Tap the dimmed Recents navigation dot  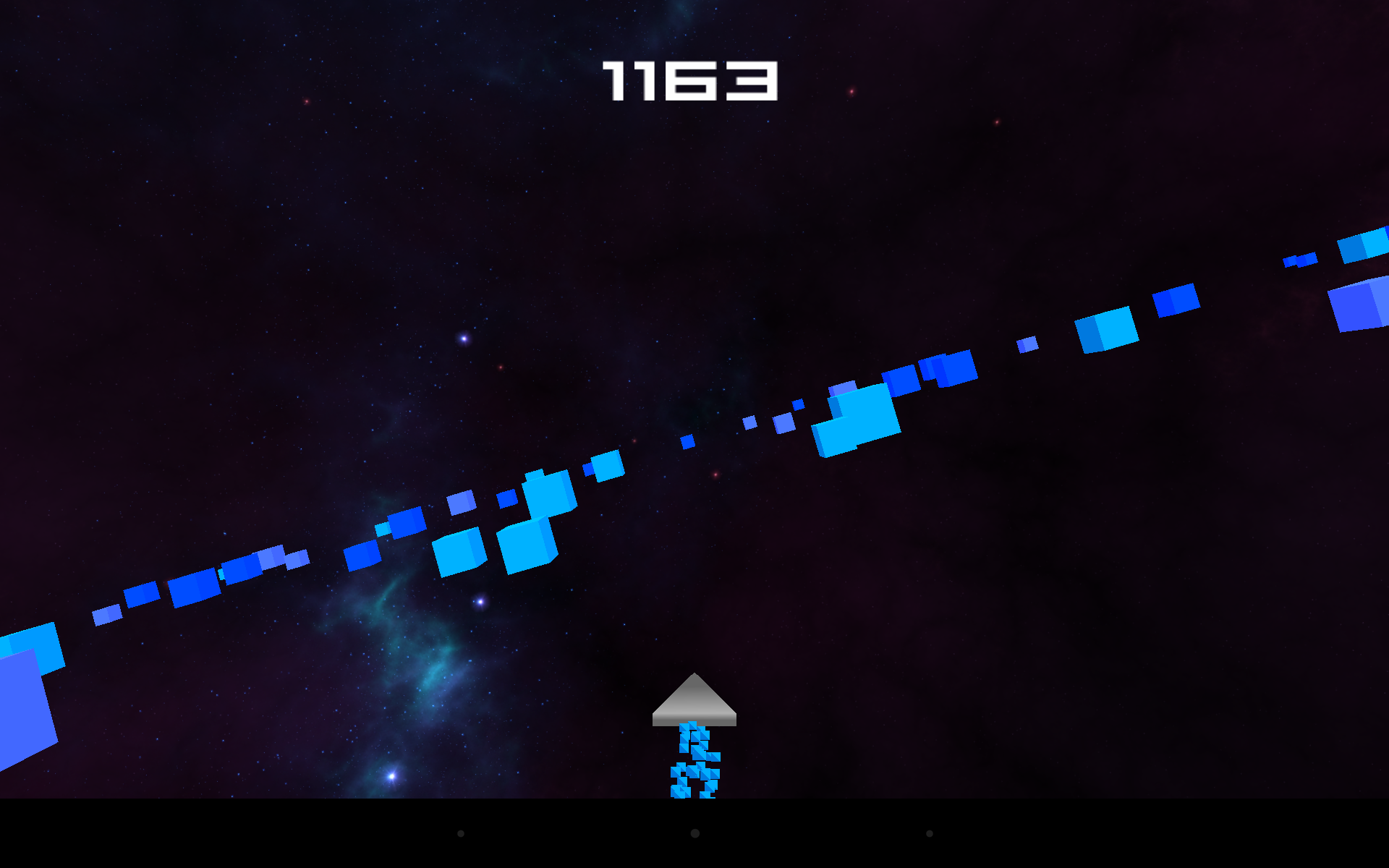(x=928, y=834)
